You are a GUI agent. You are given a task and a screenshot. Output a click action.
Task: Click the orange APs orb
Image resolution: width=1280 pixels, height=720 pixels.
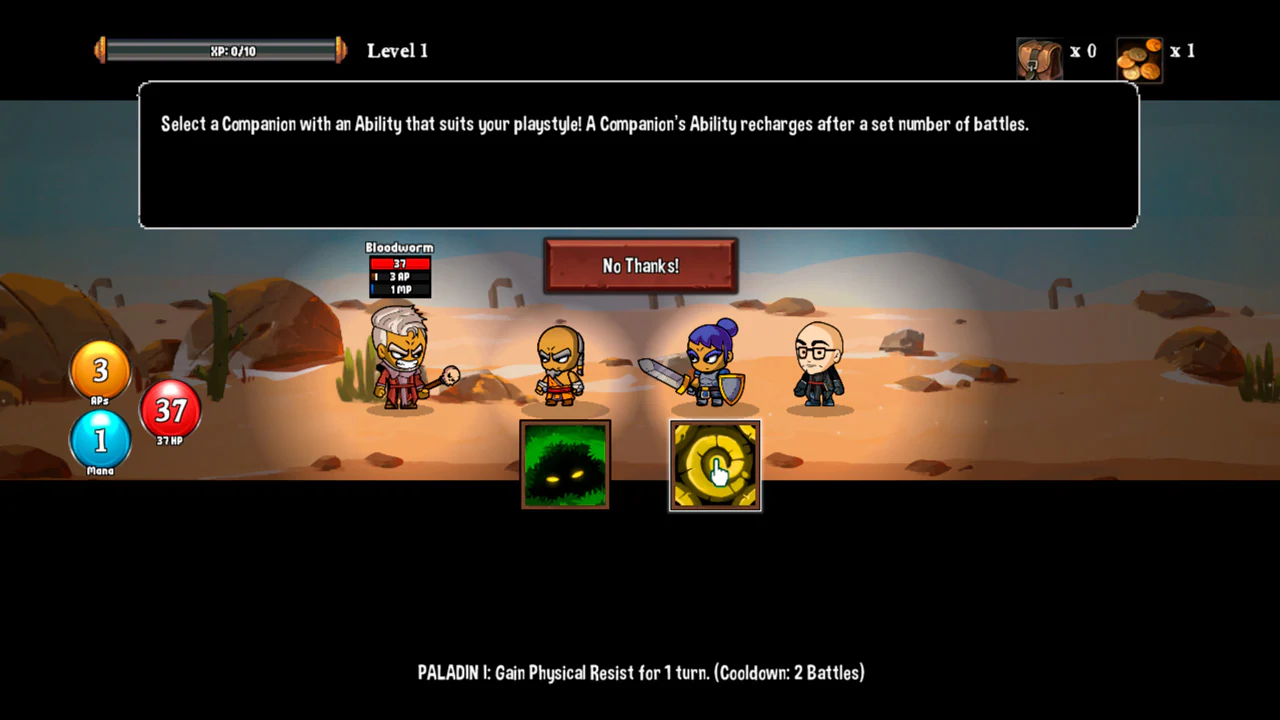100,371
